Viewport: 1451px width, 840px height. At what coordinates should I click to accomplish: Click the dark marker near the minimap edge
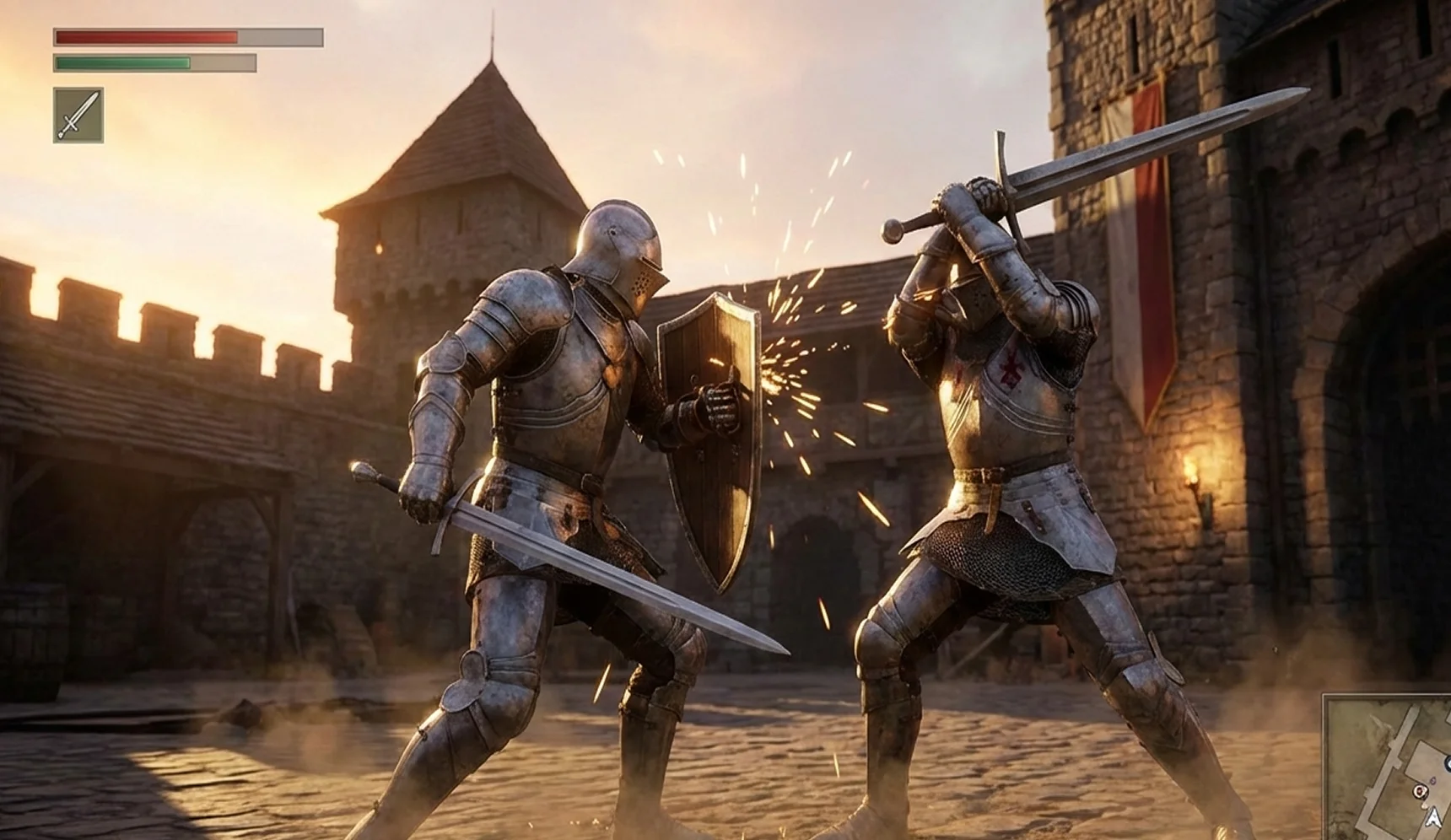click(x=1448, y=763)
